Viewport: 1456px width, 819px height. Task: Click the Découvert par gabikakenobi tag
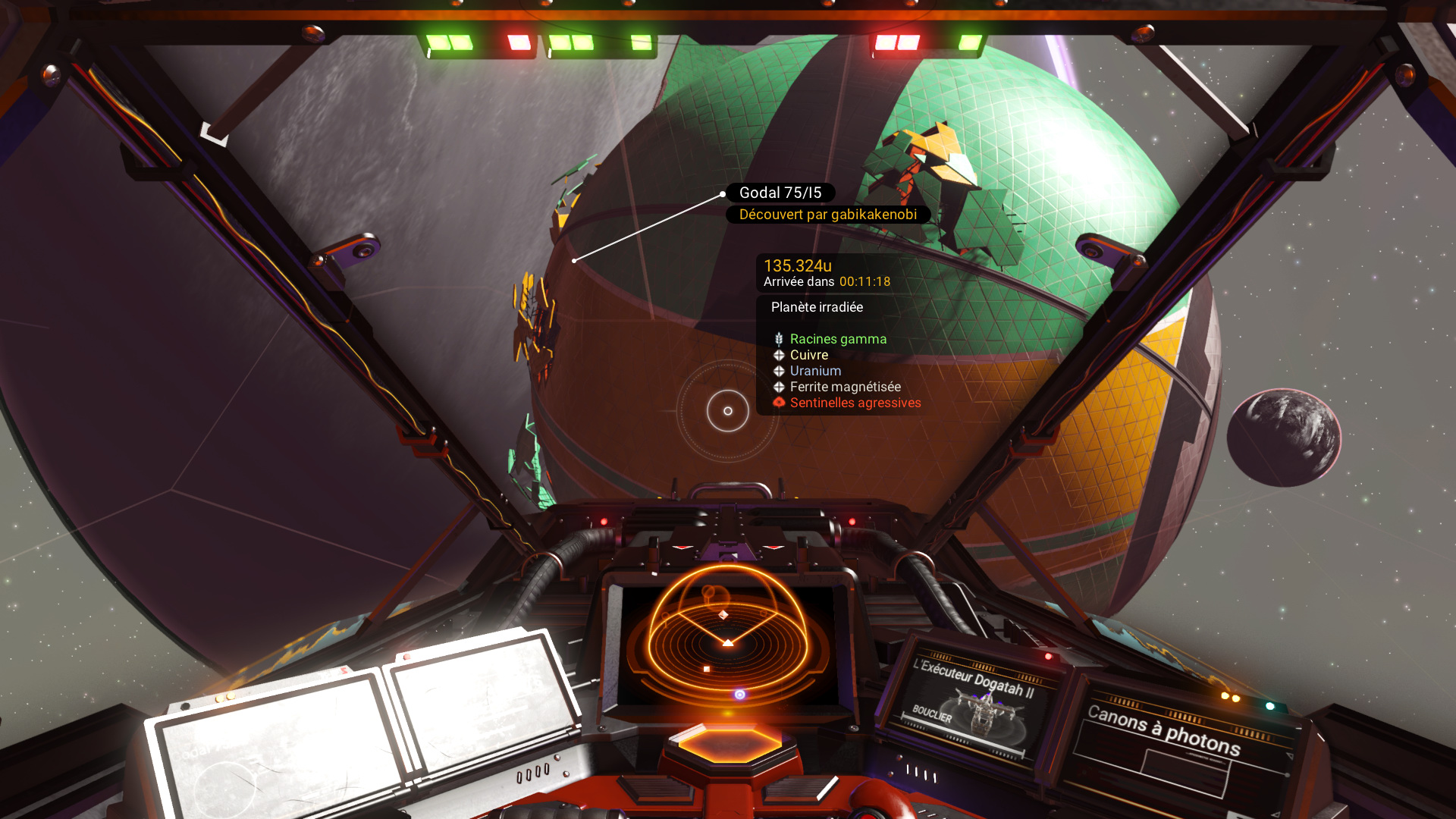click(827, 215)
